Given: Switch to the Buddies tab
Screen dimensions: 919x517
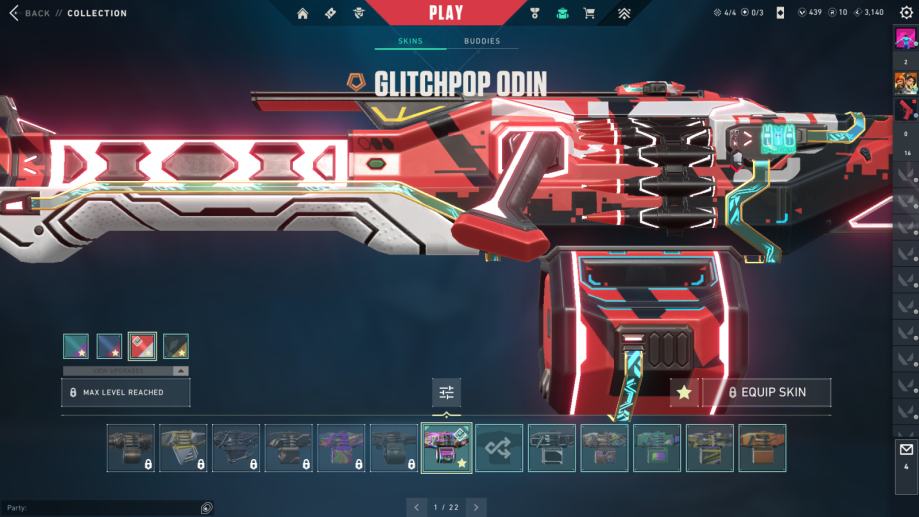Looking at the screenshot, I should 482,41.
